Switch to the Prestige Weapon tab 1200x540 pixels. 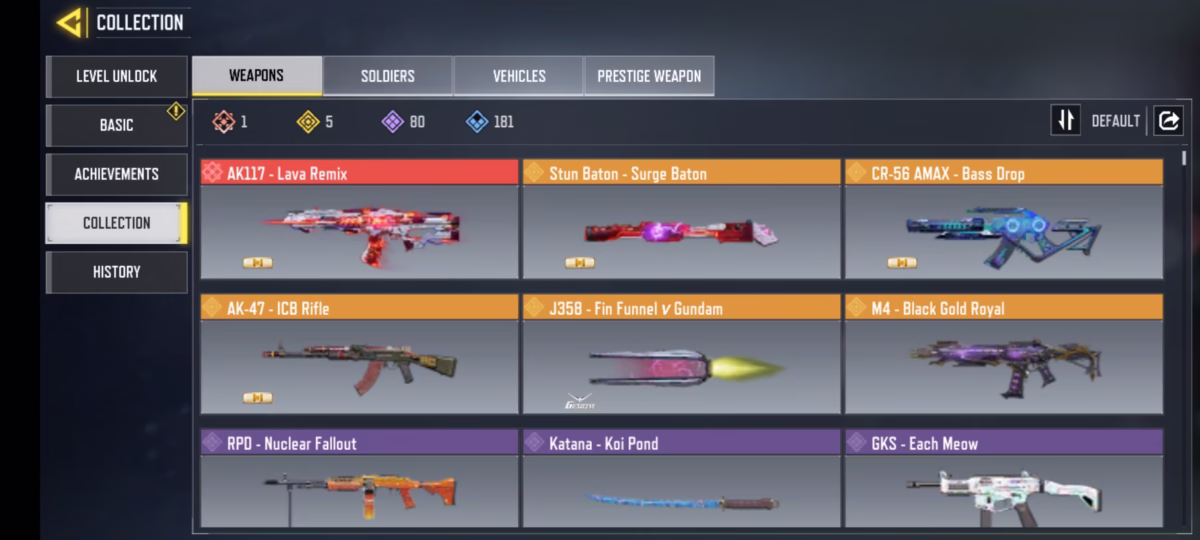pos(649,76)
